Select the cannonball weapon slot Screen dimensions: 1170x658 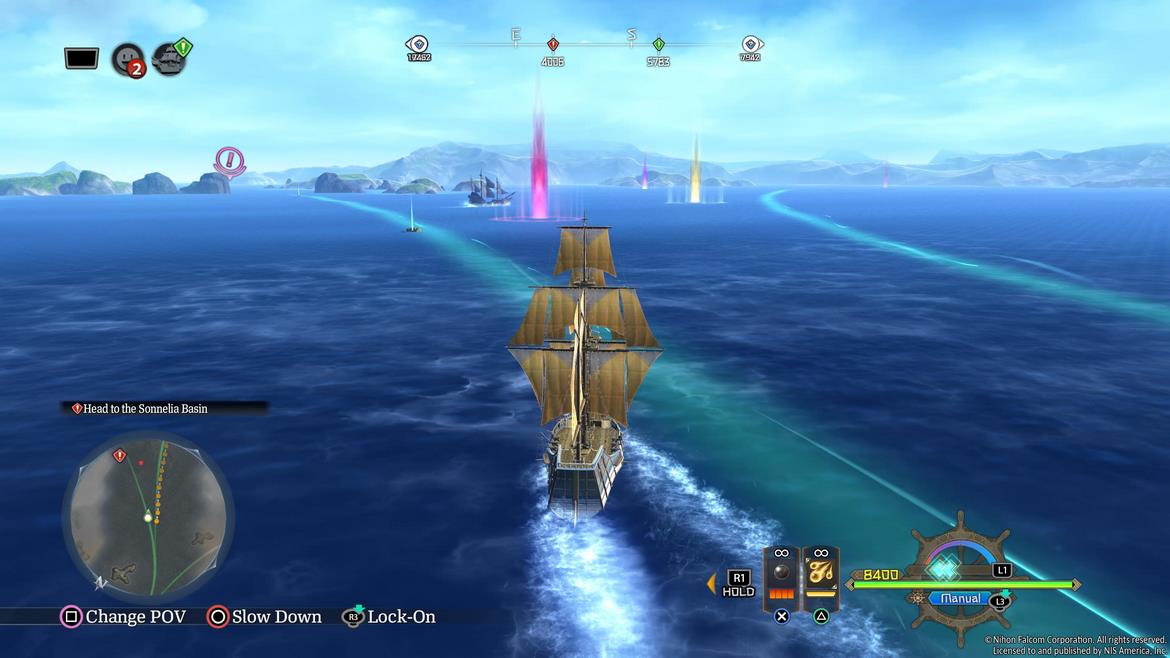point(781,578)
